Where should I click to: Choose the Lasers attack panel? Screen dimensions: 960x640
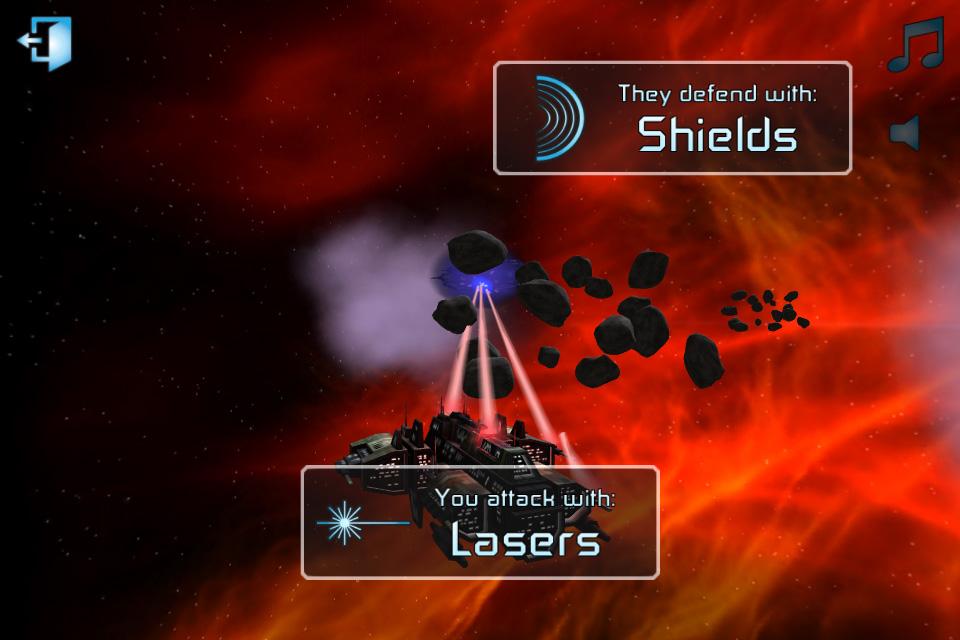pos(480,522)
